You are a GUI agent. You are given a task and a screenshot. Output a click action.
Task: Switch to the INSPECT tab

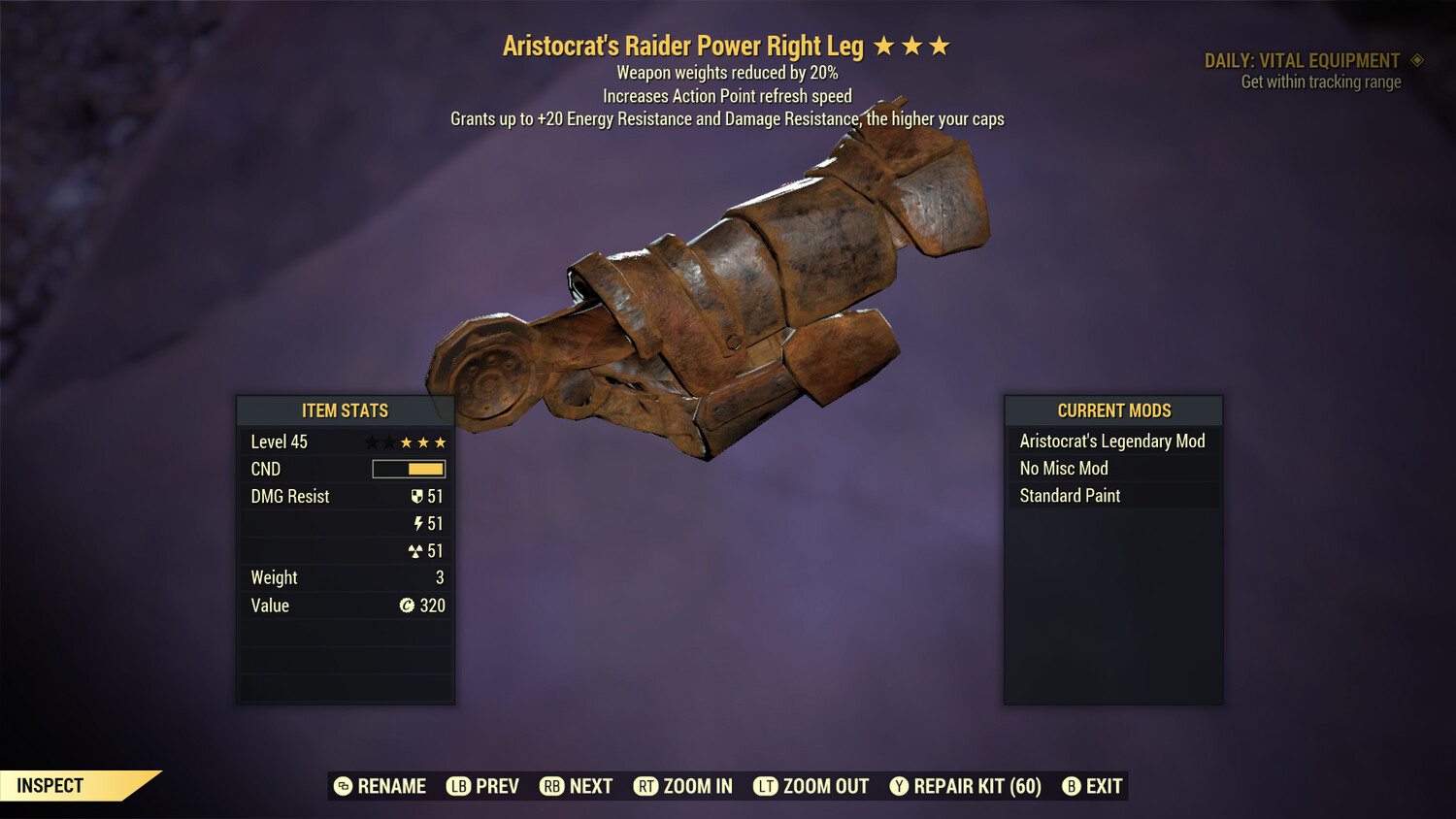[x=50, y=786]
